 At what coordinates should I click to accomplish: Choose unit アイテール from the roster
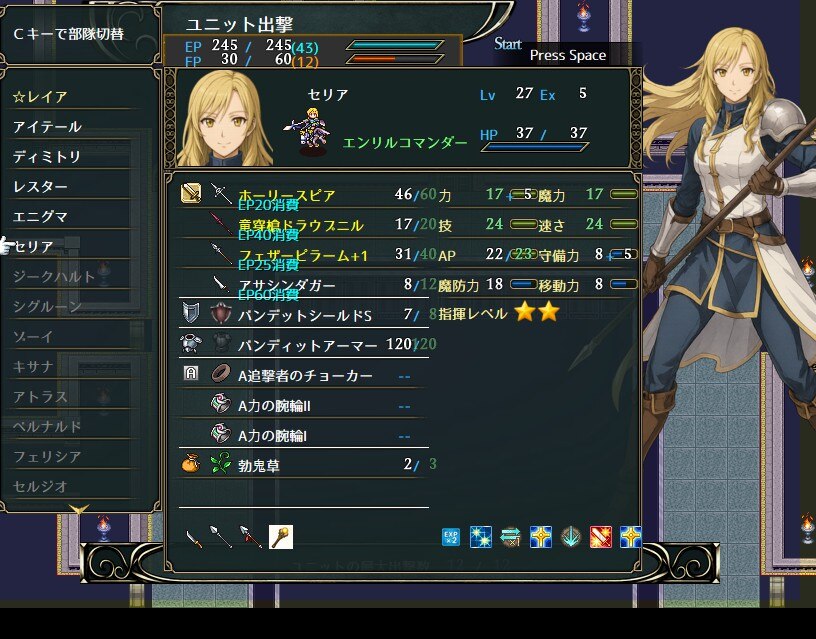[47, 127]
